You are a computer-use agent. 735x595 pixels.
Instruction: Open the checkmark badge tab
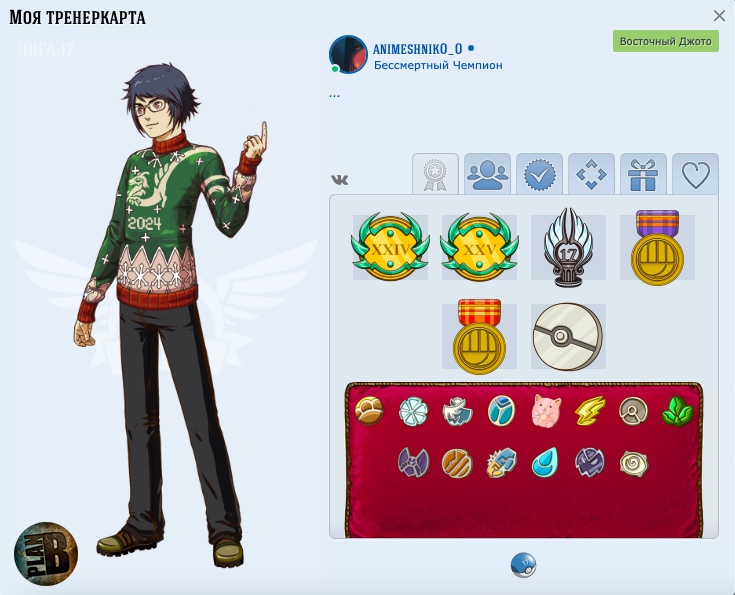[x=539, y=175]
